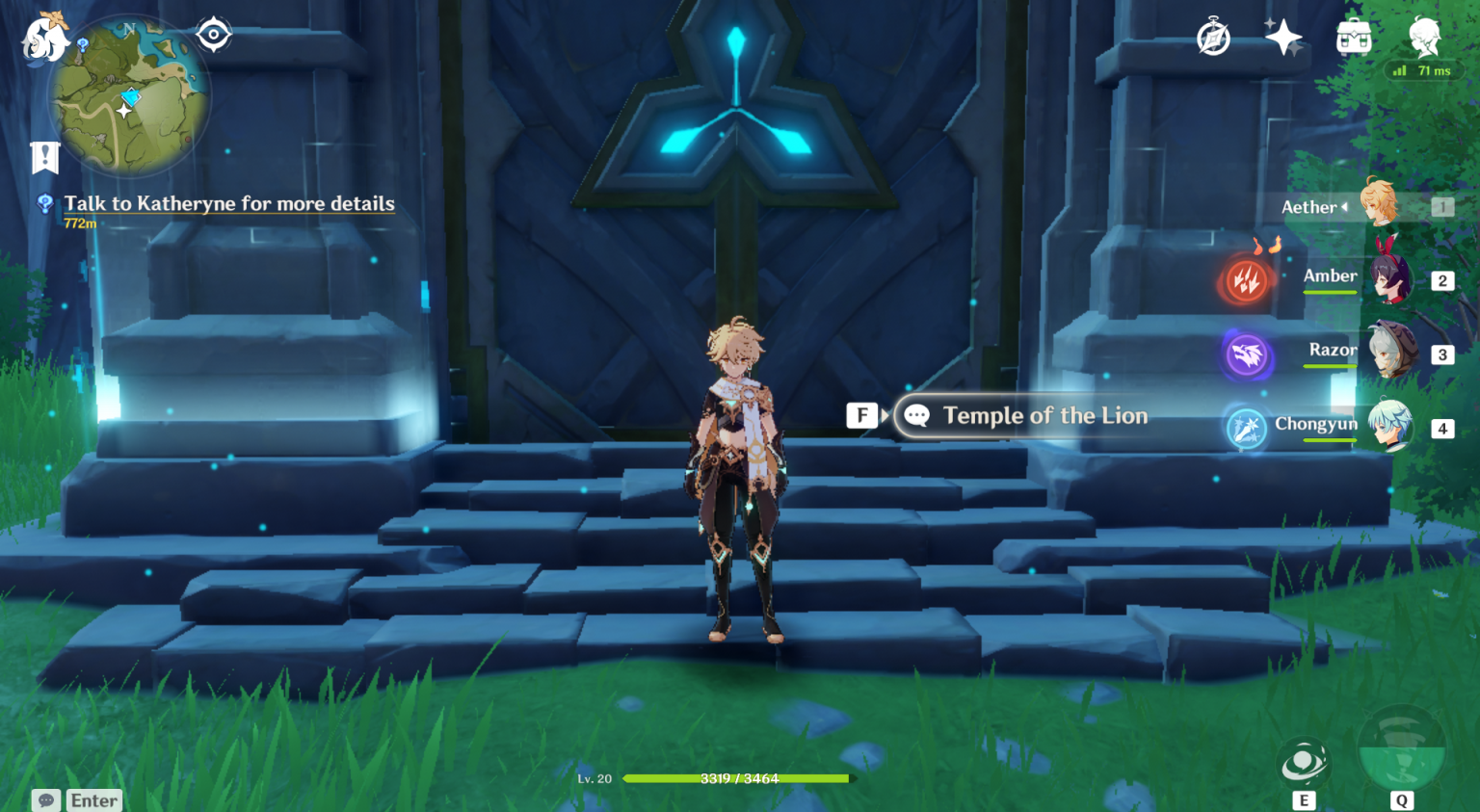Open the character screen head icon
Screen dimensions: 1480x812
click(x=1424, y=37)
